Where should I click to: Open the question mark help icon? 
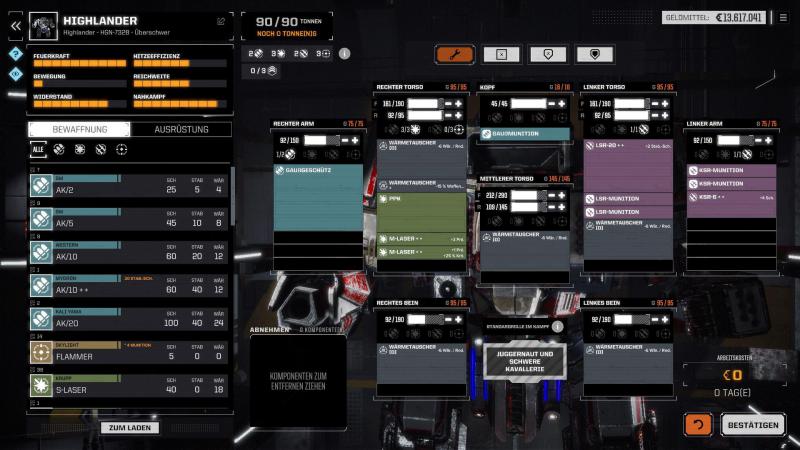16,54
